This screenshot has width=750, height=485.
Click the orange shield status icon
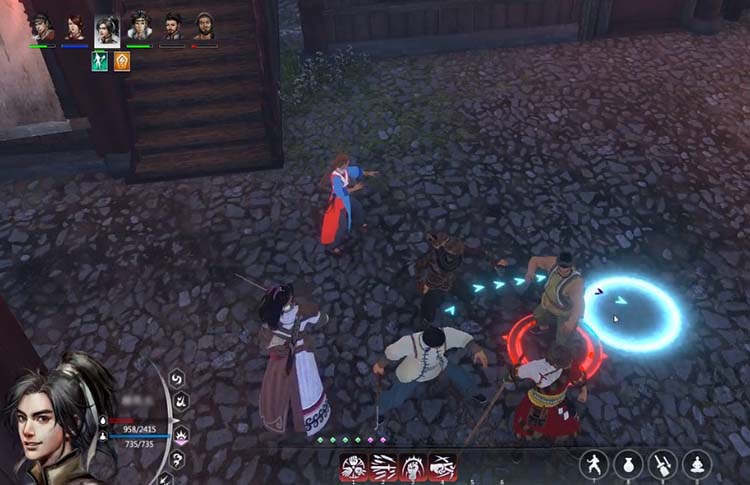(x=122, y=61)
